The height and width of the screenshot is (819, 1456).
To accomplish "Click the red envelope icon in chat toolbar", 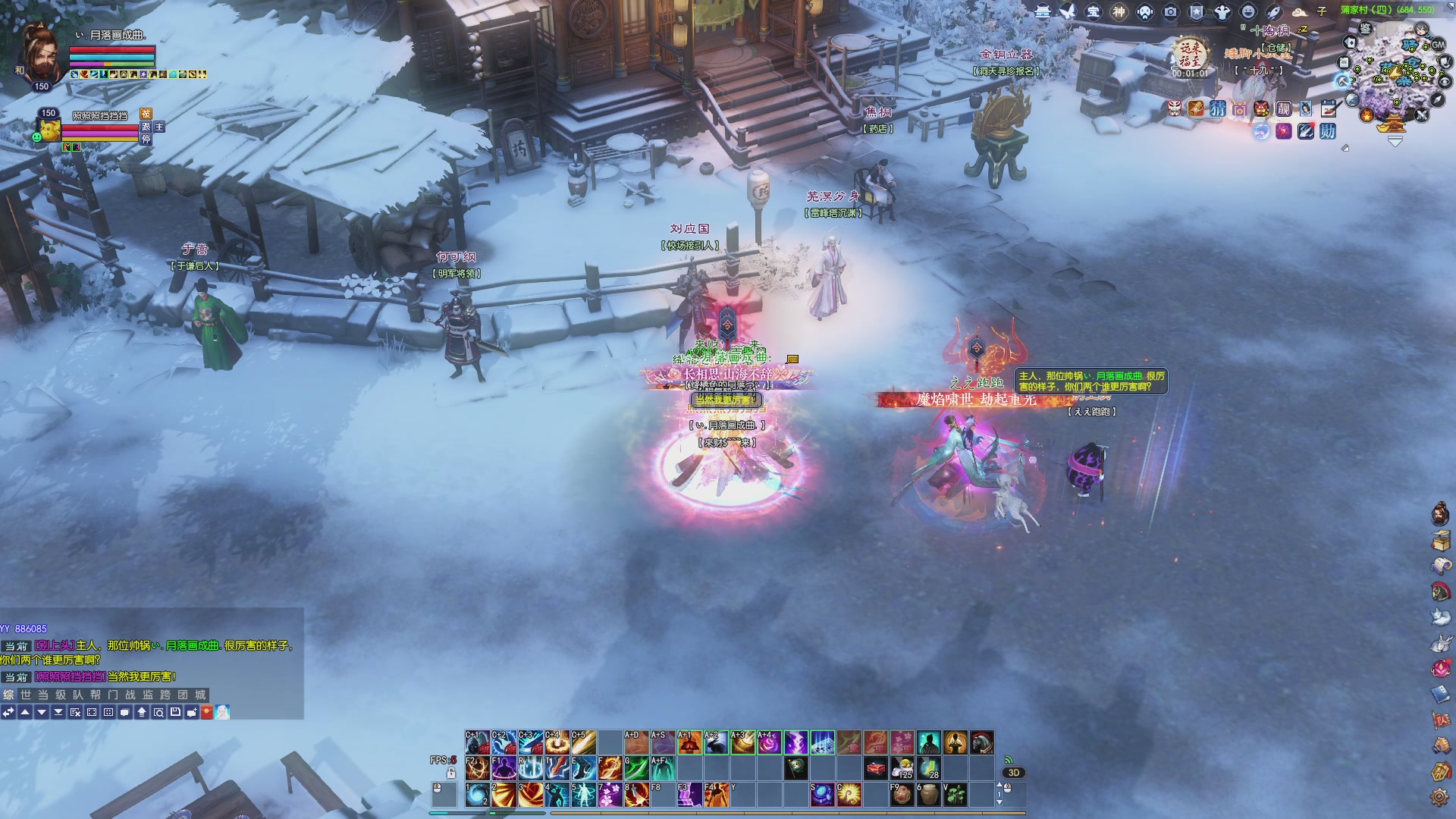I will tap(206, 712).
